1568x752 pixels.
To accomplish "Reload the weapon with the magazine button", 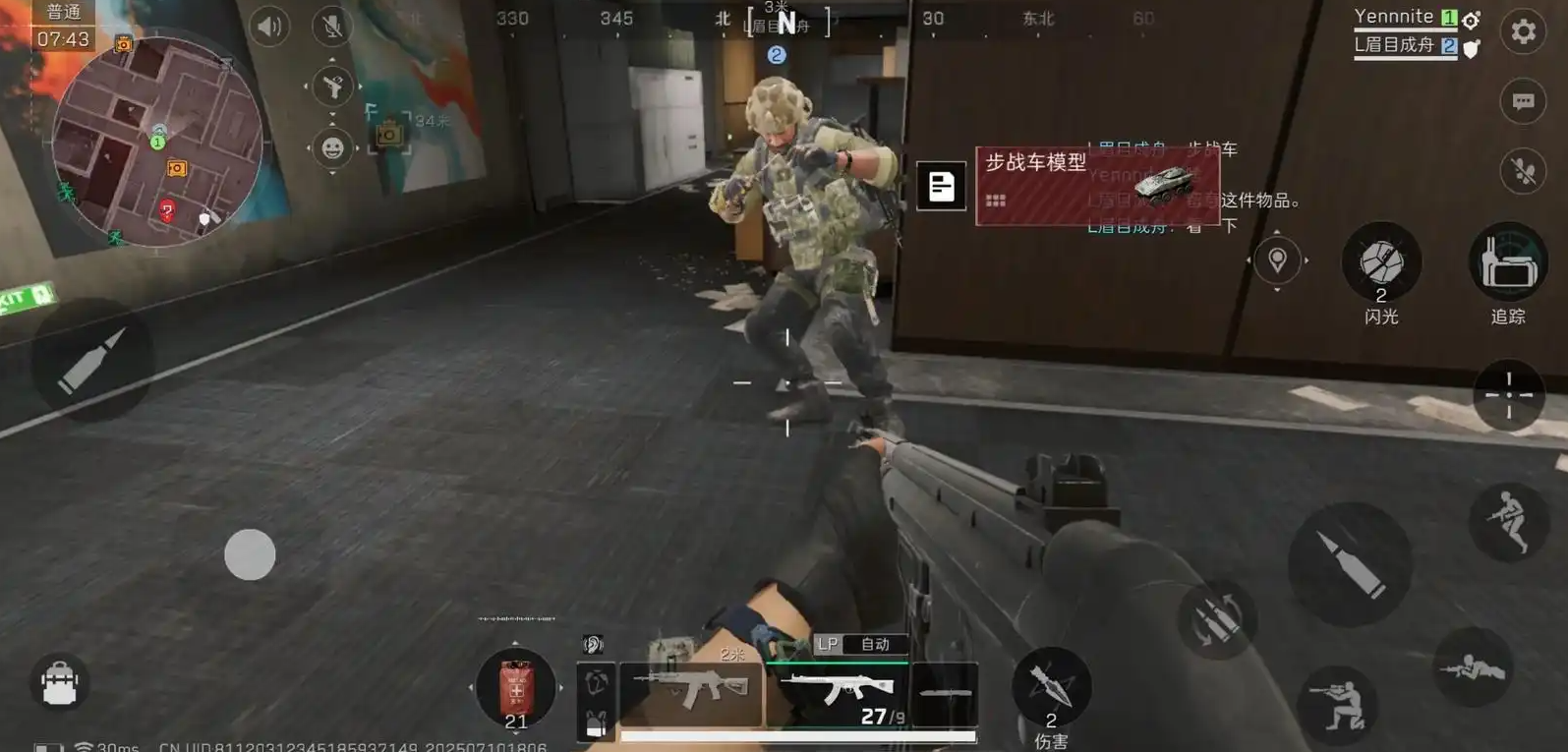I will coord(1218,619).
